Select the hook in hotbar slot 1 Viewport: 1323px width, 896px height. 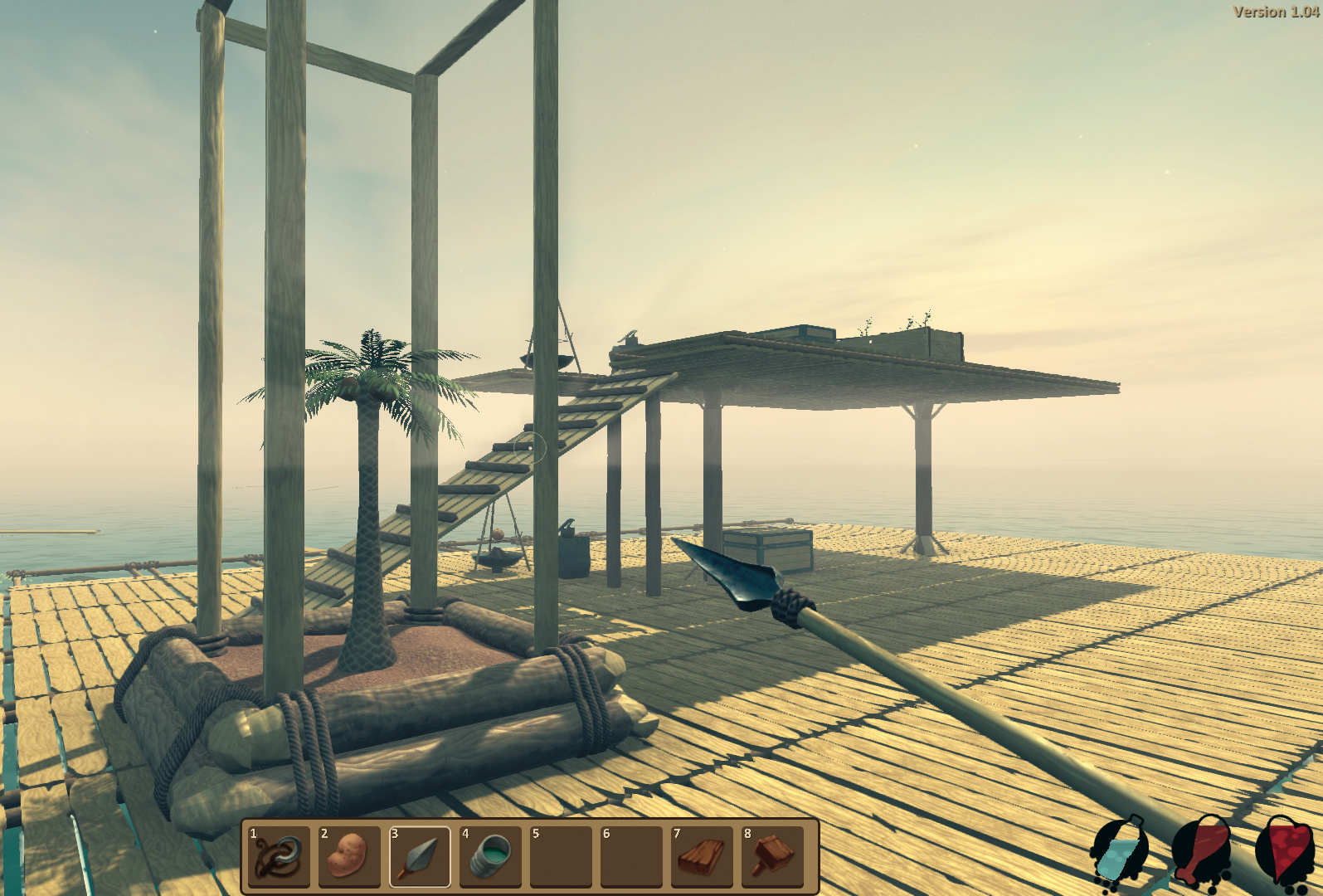[x=279, y=856]
